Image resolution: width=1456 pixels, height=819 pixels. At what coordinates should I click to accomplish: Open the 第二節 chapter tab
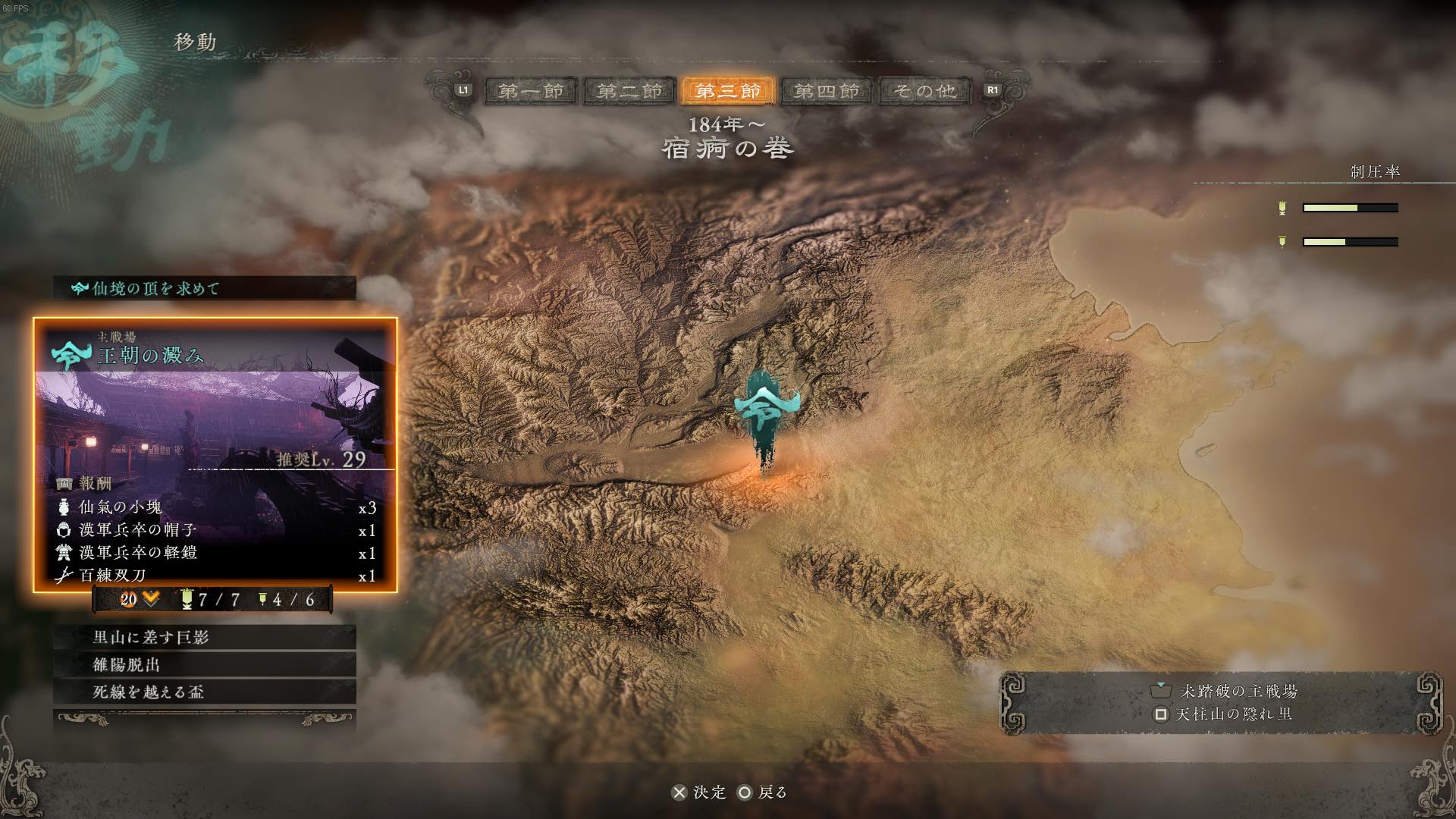(x=629, y=91)
